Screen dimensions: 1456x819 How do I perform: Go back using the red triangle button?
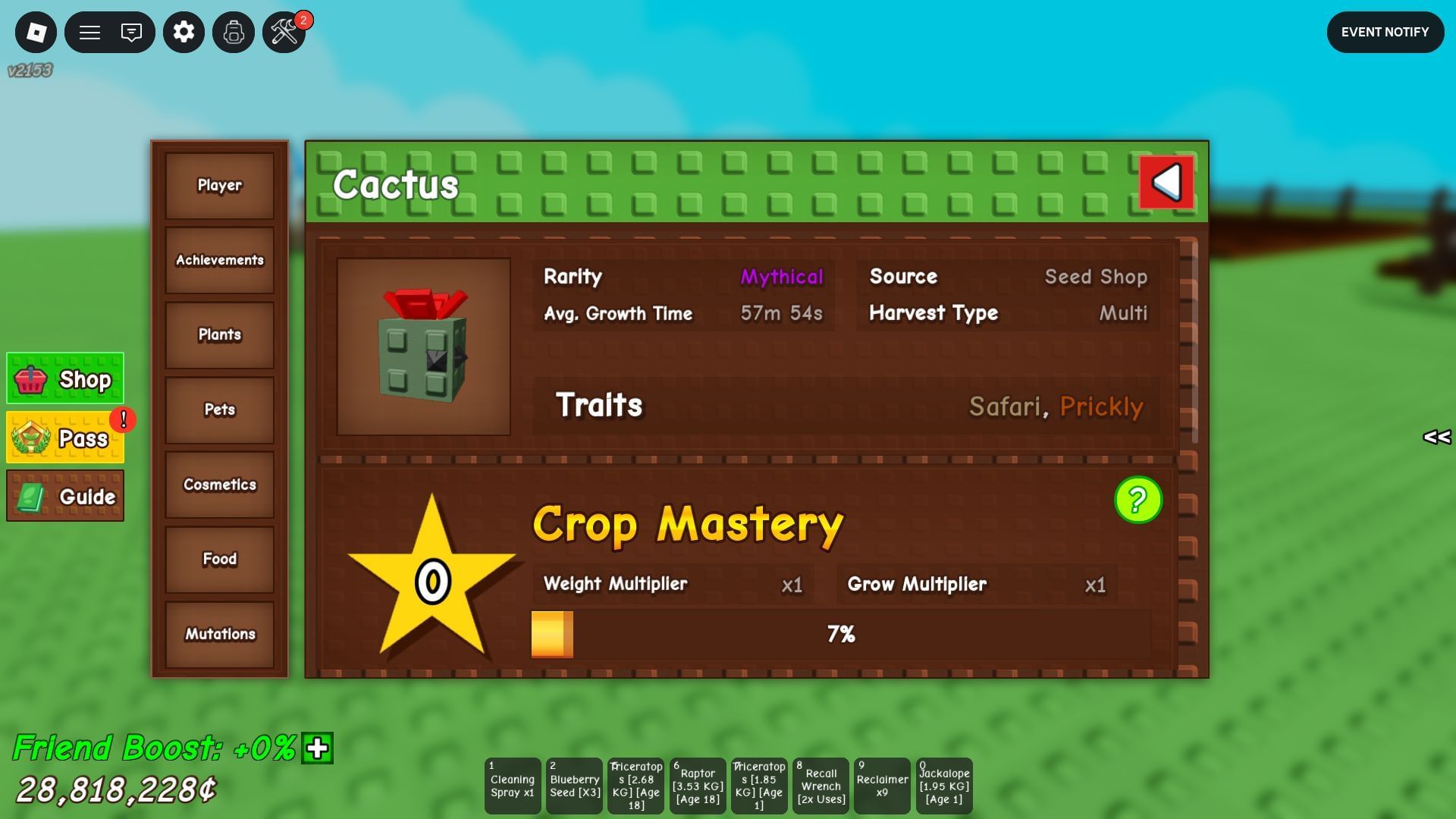pyautogui.click(x=1166, y=182)
